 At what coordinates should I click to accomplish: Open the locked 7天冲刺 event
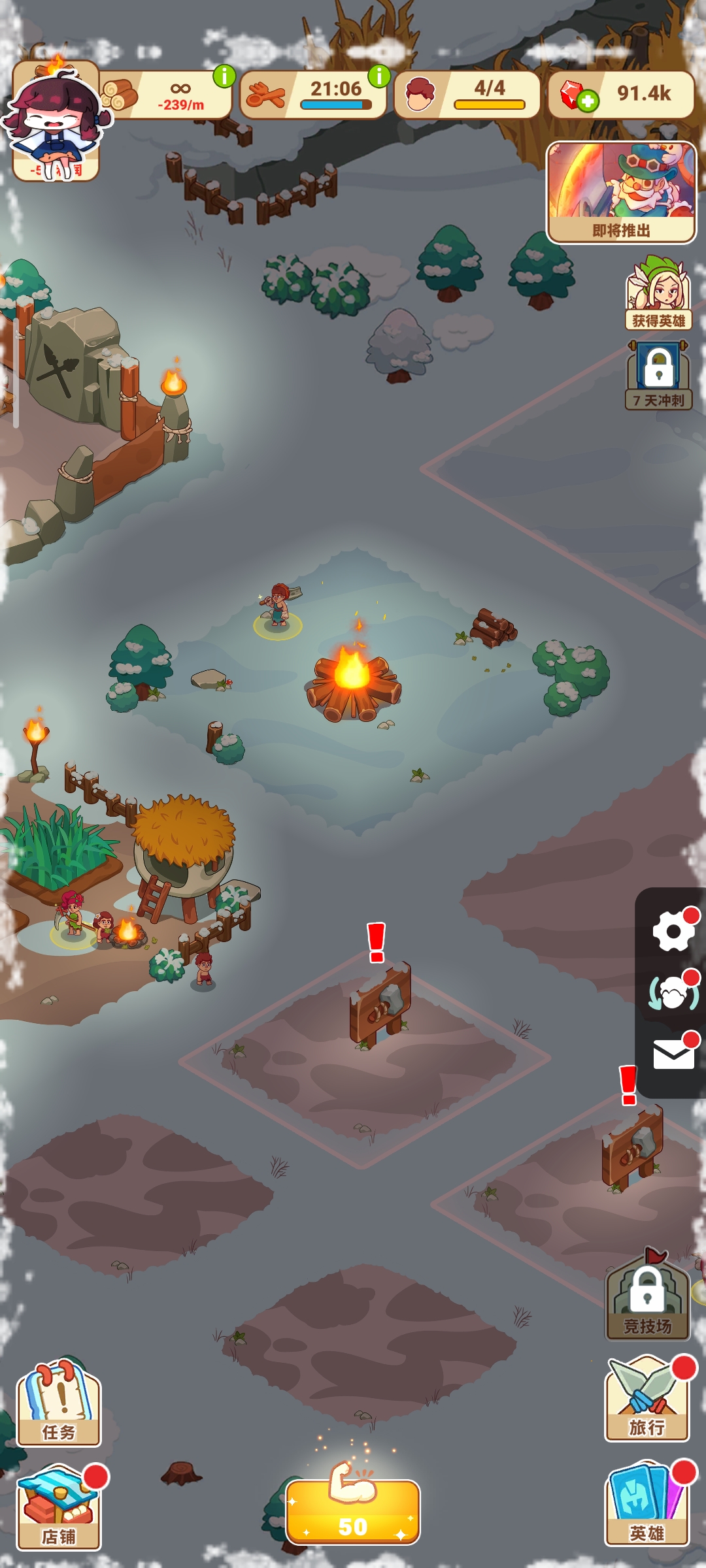click(658, 376)
